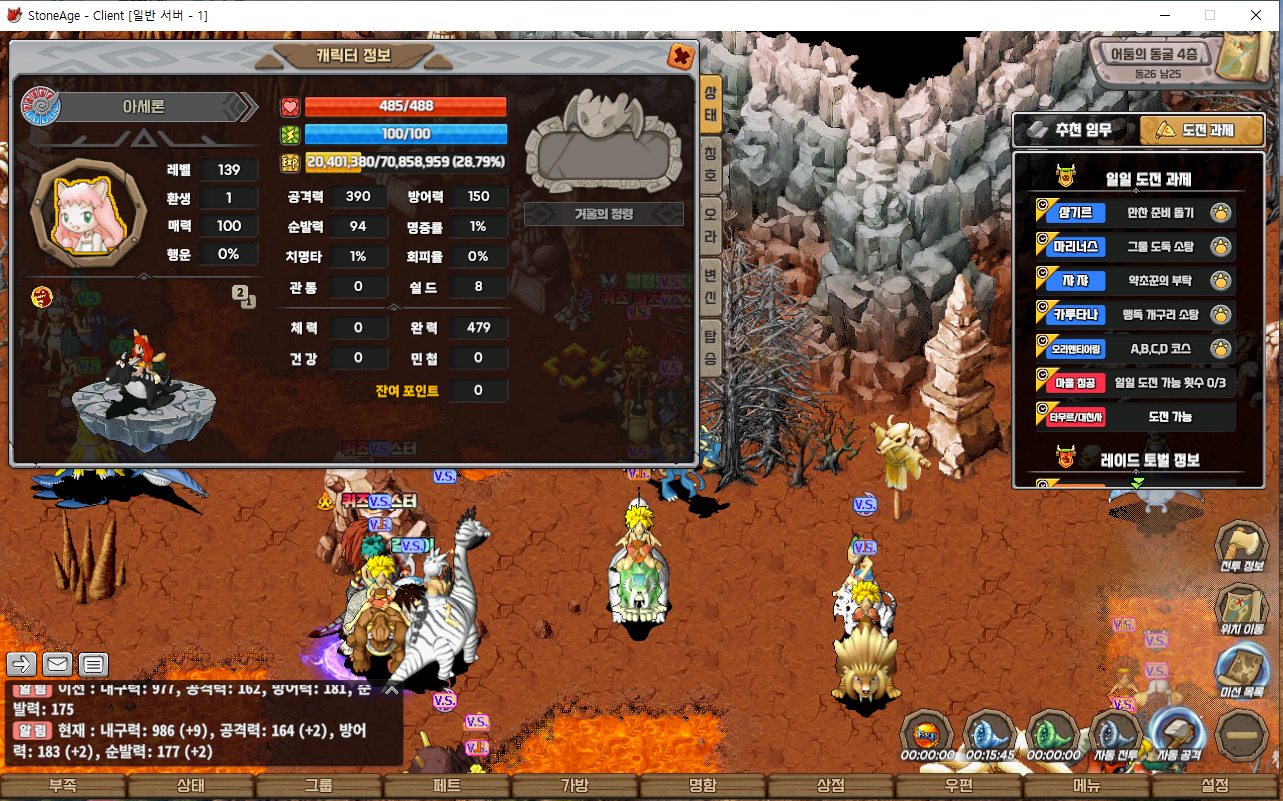Open the 카루타나 daily challenge entry
1283x801 pixels.
point(1134,314)
